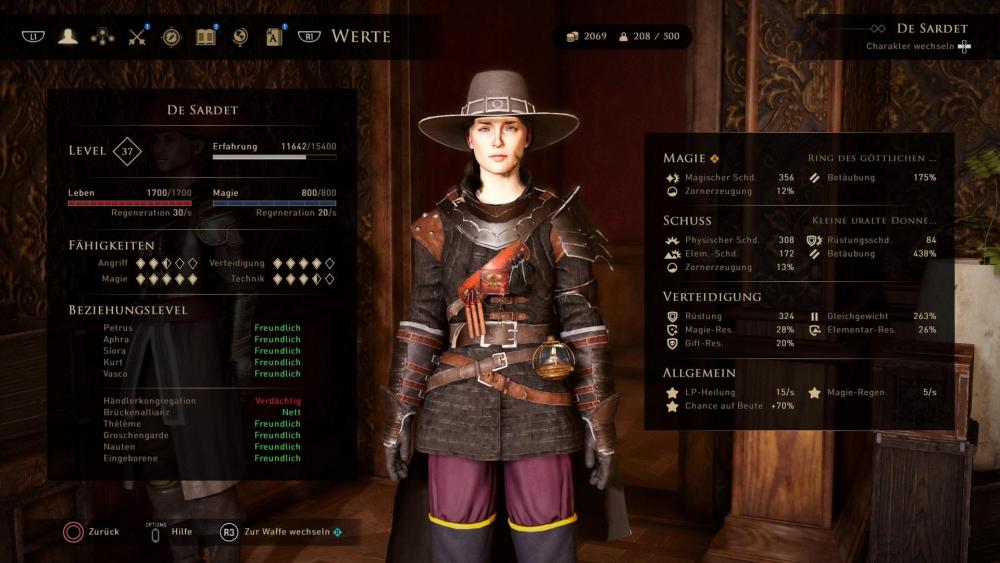
Task: Select the Händlerkongregation faction row
Action: point(149,401)
